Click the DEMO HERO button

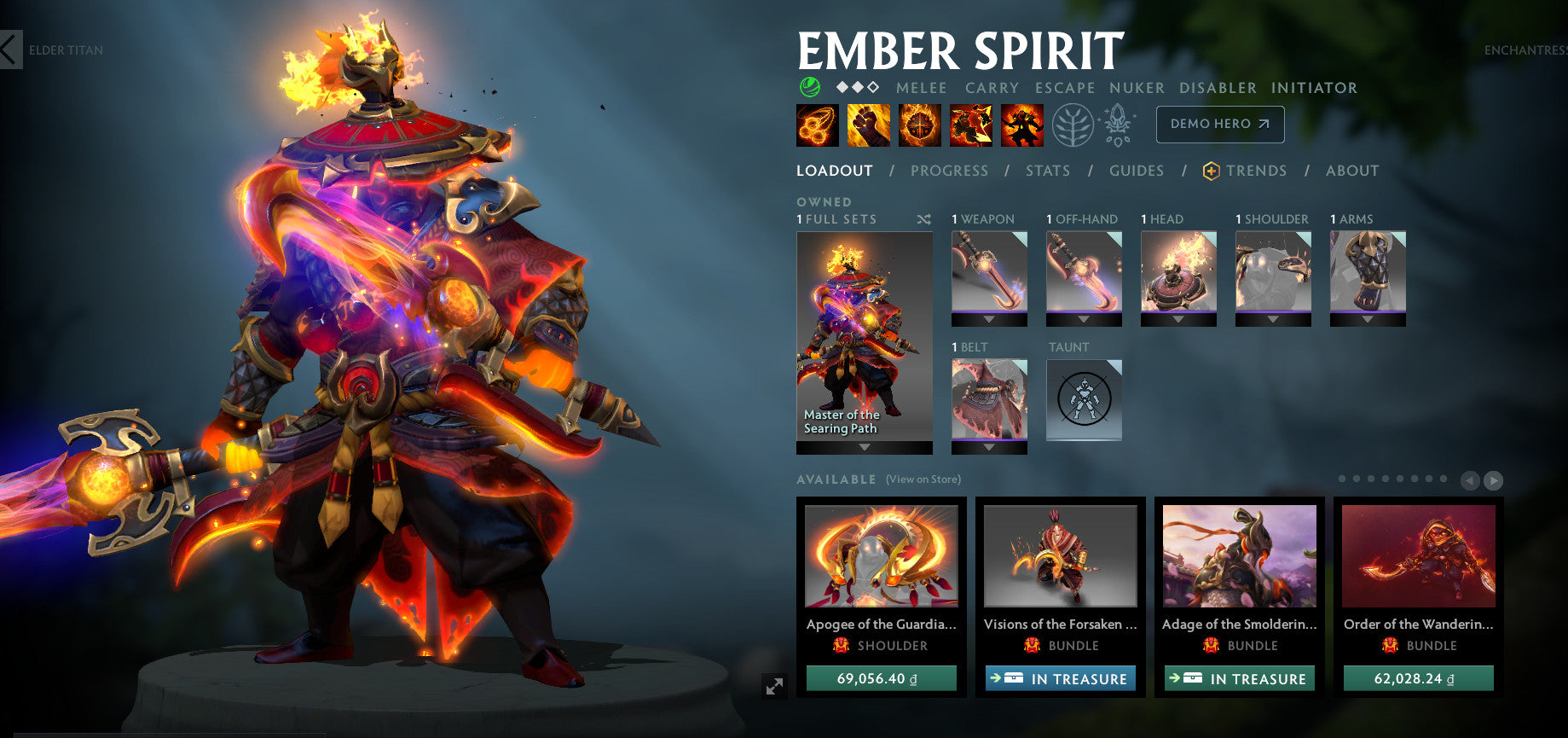[x=1219, y=124]
